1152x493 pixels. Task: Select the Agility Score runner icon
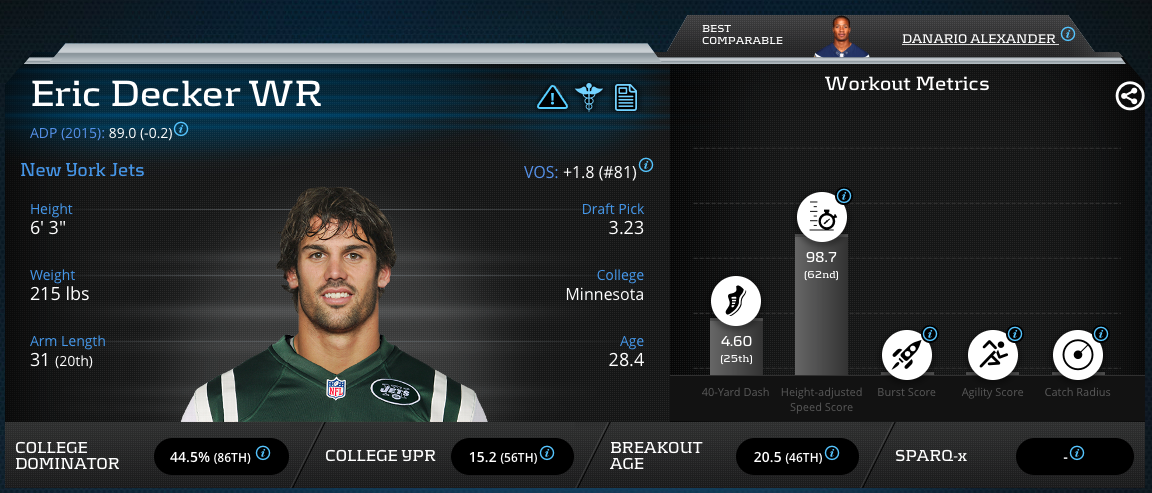(x=992, y=356)
